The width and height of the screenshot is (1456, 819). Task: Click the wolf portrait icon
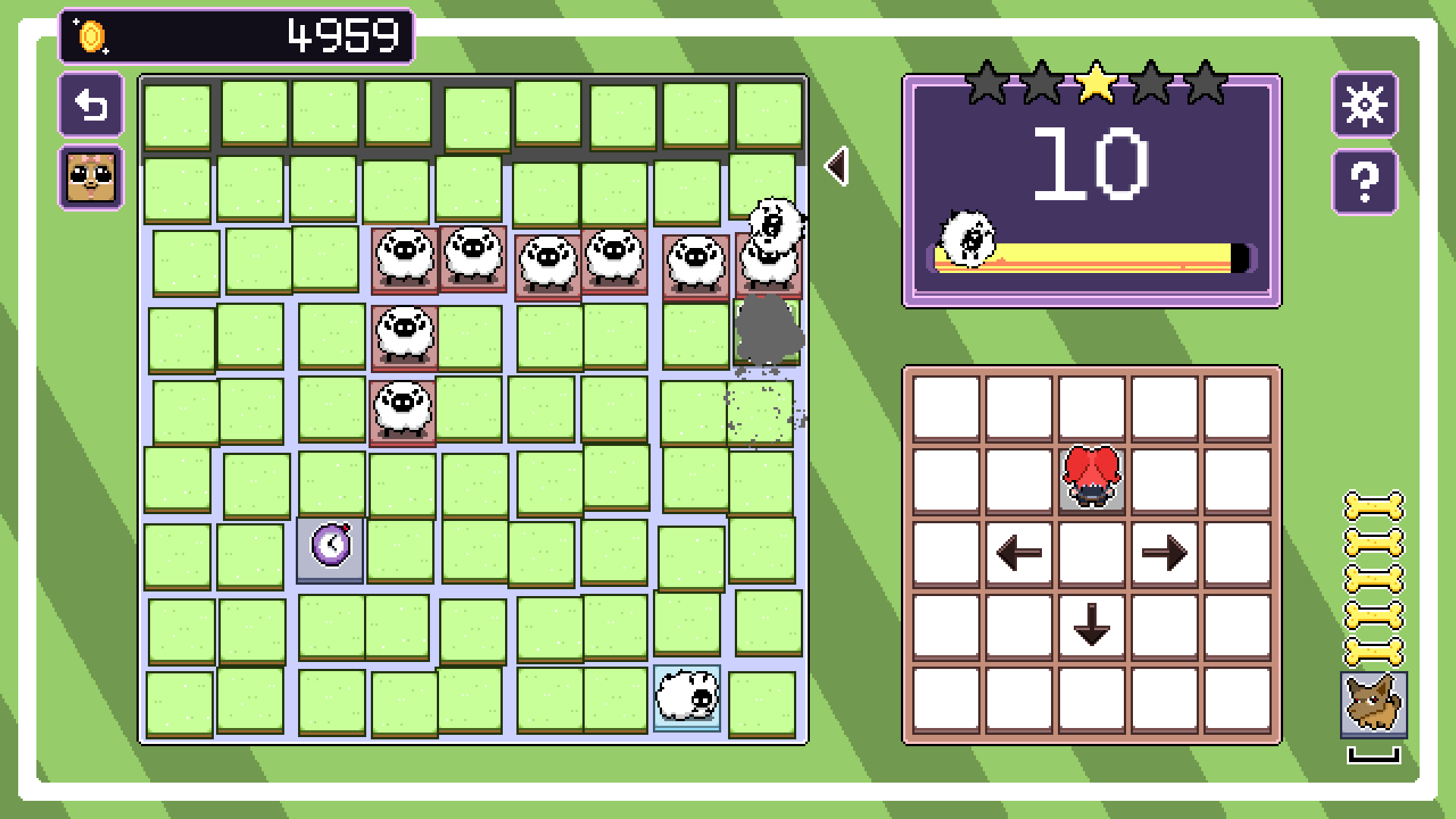pos(1373,704)
